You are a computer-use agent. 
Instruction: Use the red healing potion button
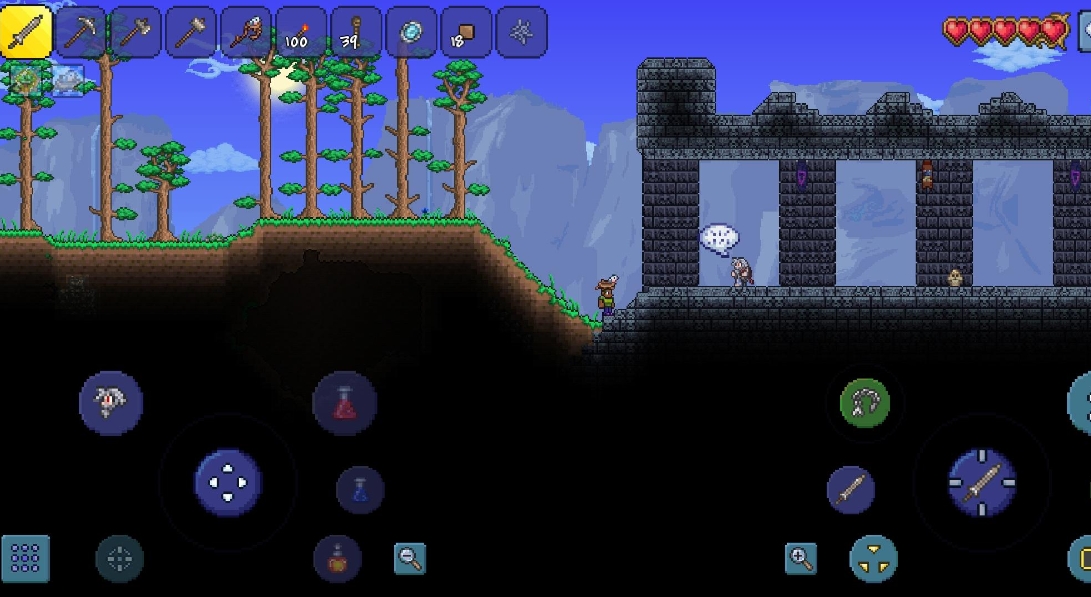(345, 403)
